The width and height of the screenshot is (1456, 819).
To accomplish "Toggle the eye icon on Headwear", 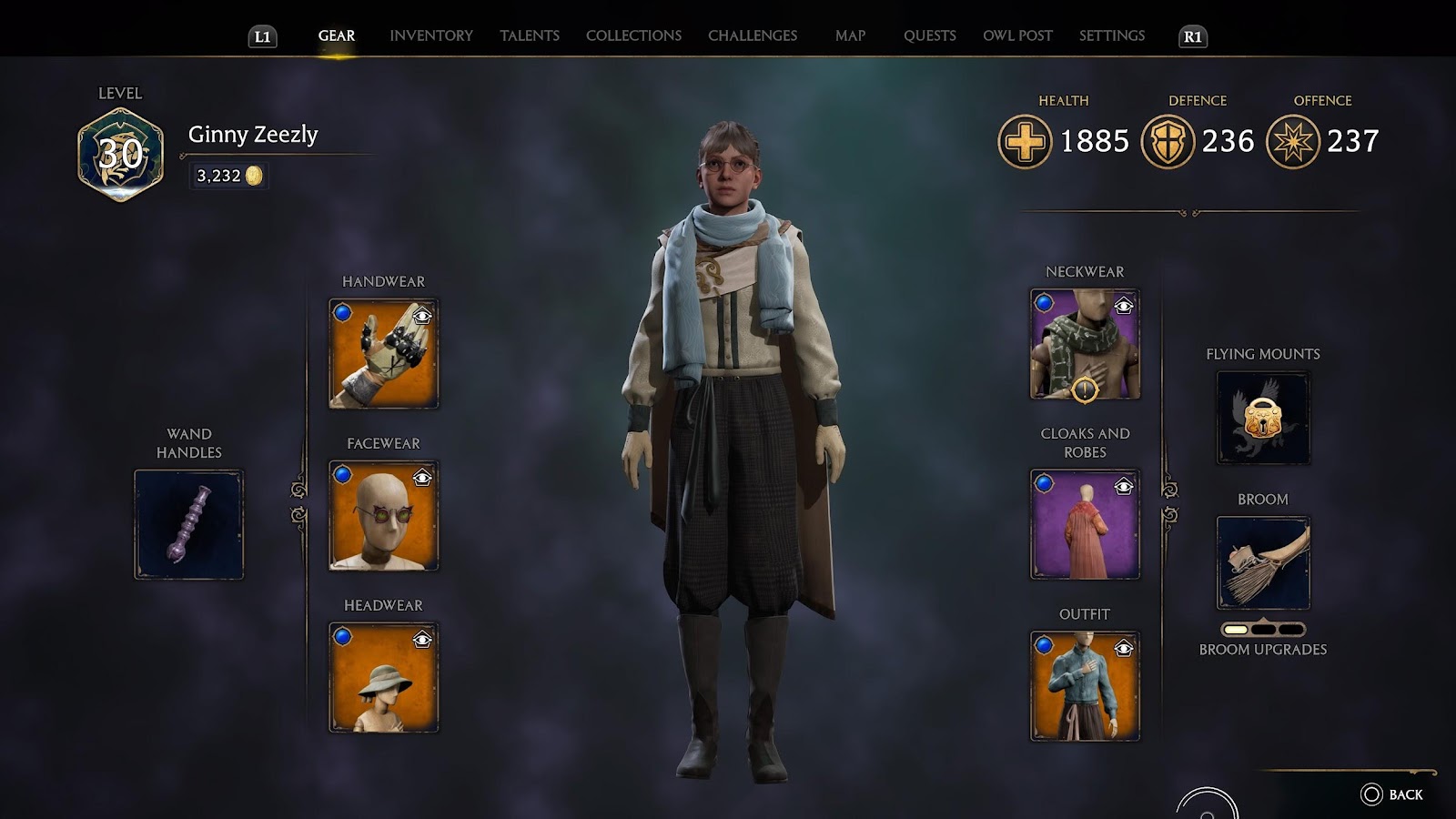I will pos(422,641).
